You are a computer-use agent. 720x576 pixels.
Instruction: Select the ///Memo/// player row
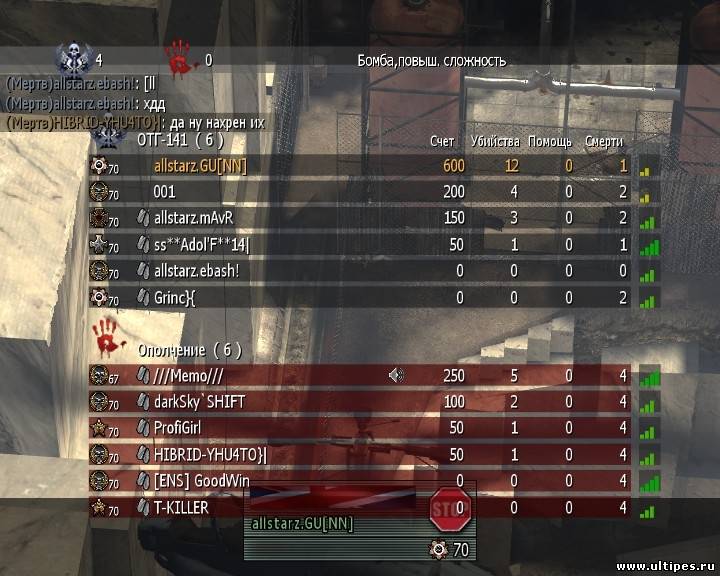[187, 376]
